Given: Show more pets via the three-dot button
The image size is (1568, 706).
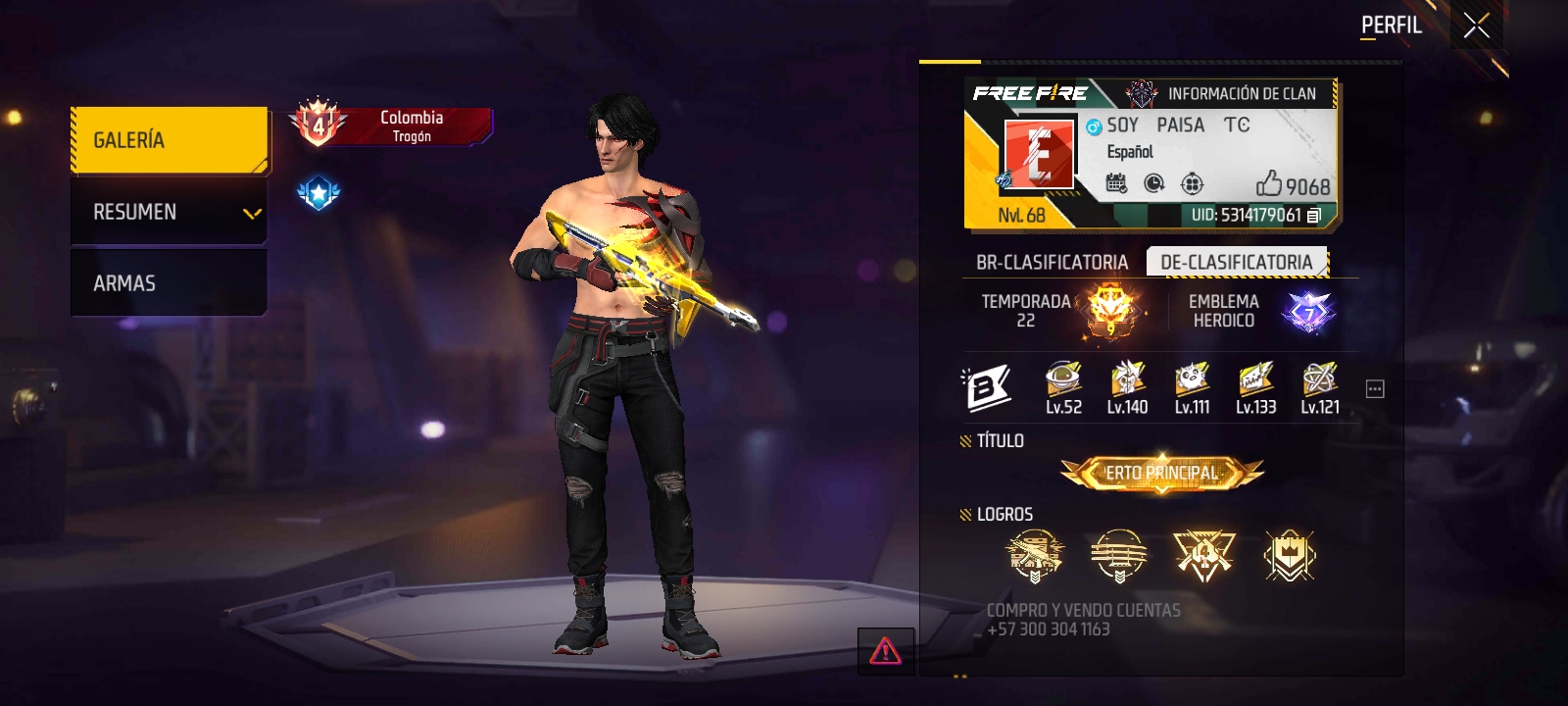Looking at the screenshot, I should click(x=1375, y=389).
